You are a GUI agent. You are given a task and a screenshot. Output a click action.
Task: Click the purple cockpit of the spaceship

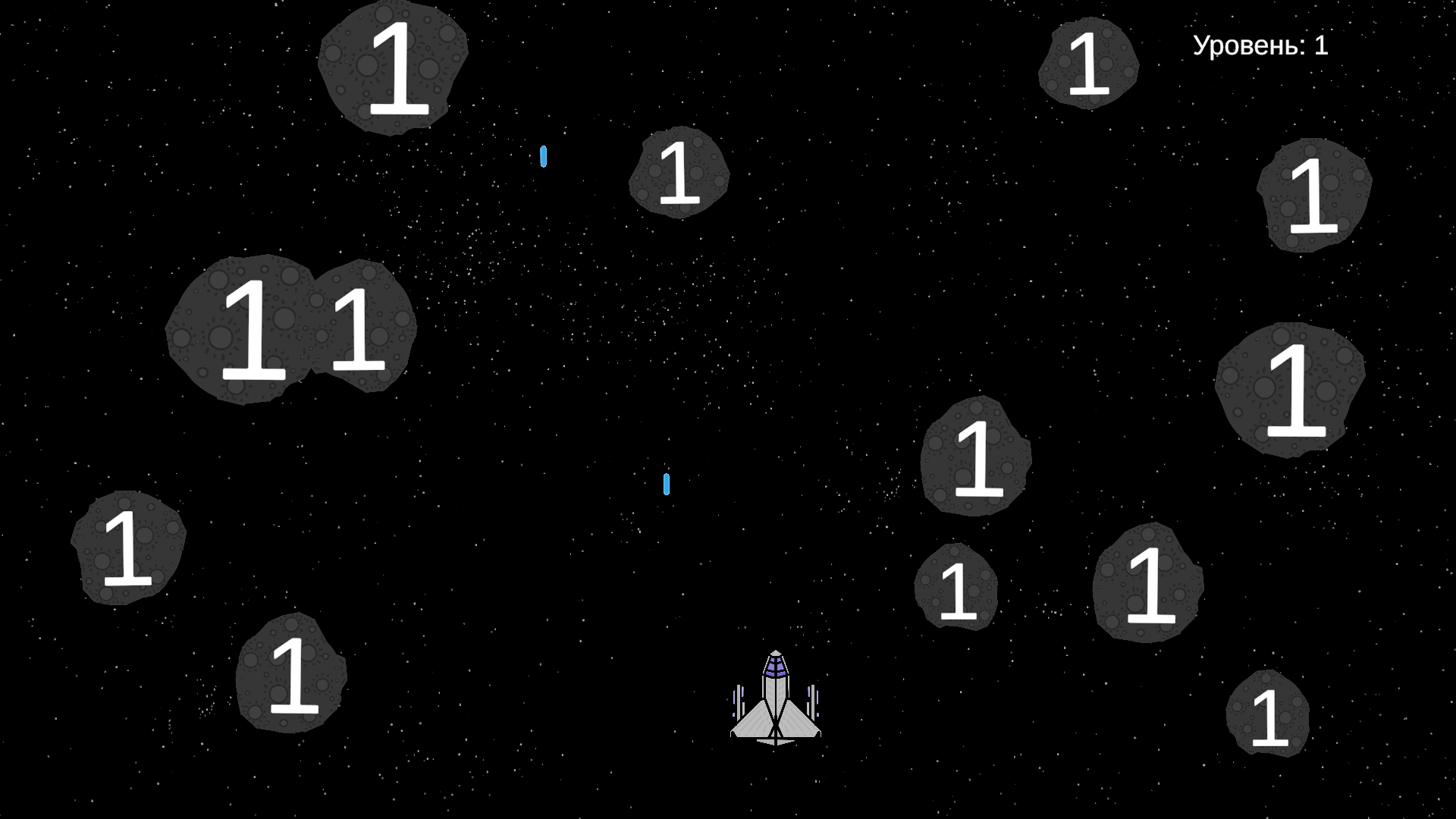coord(775,667)
